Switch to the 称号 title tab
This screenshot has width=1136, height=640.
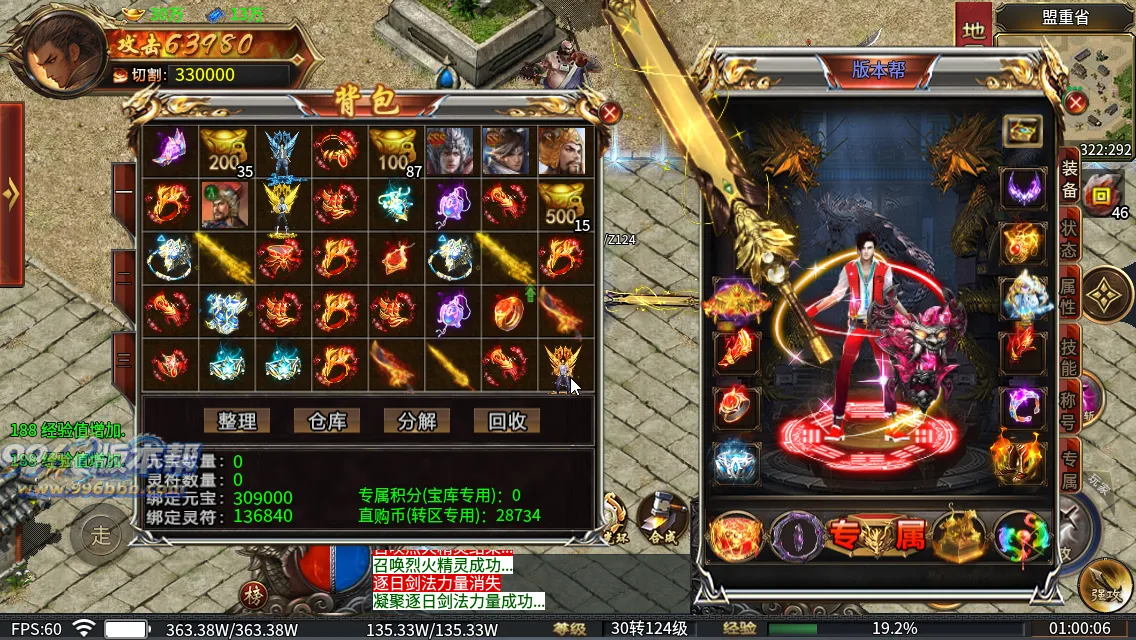[1069, 410]
